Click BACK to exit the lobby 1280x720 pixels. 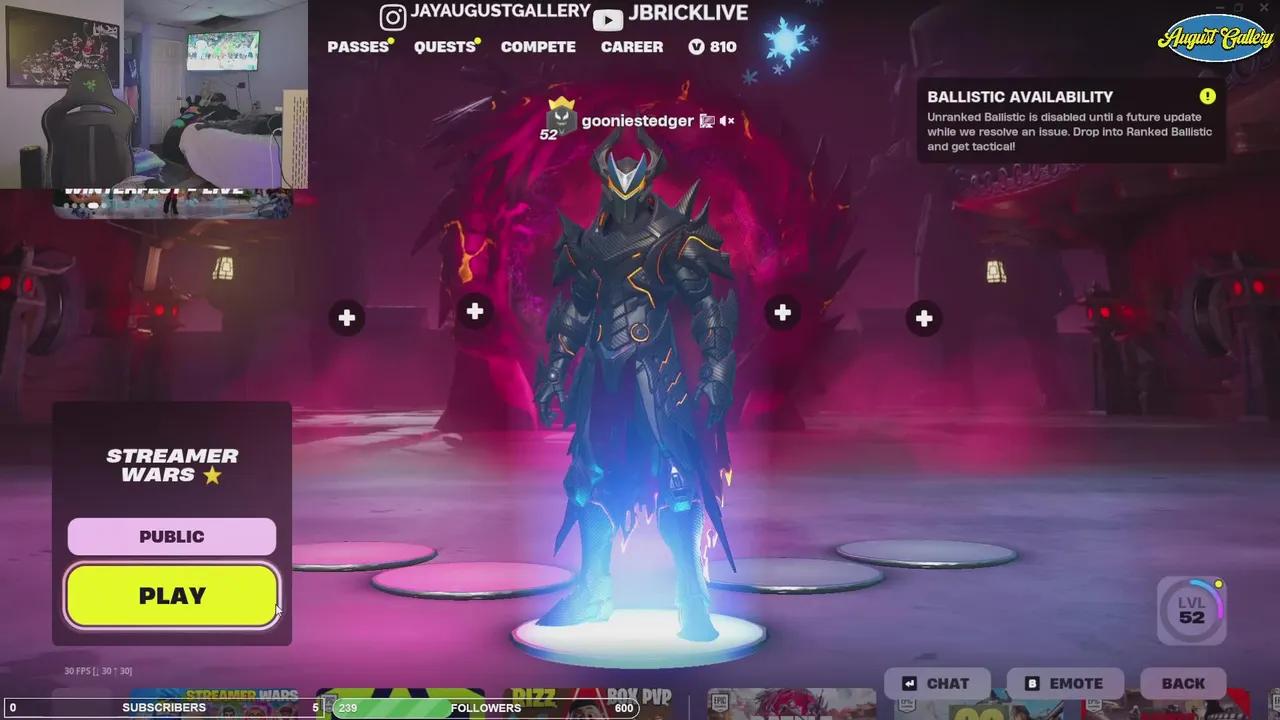(x=1182, y=683)
